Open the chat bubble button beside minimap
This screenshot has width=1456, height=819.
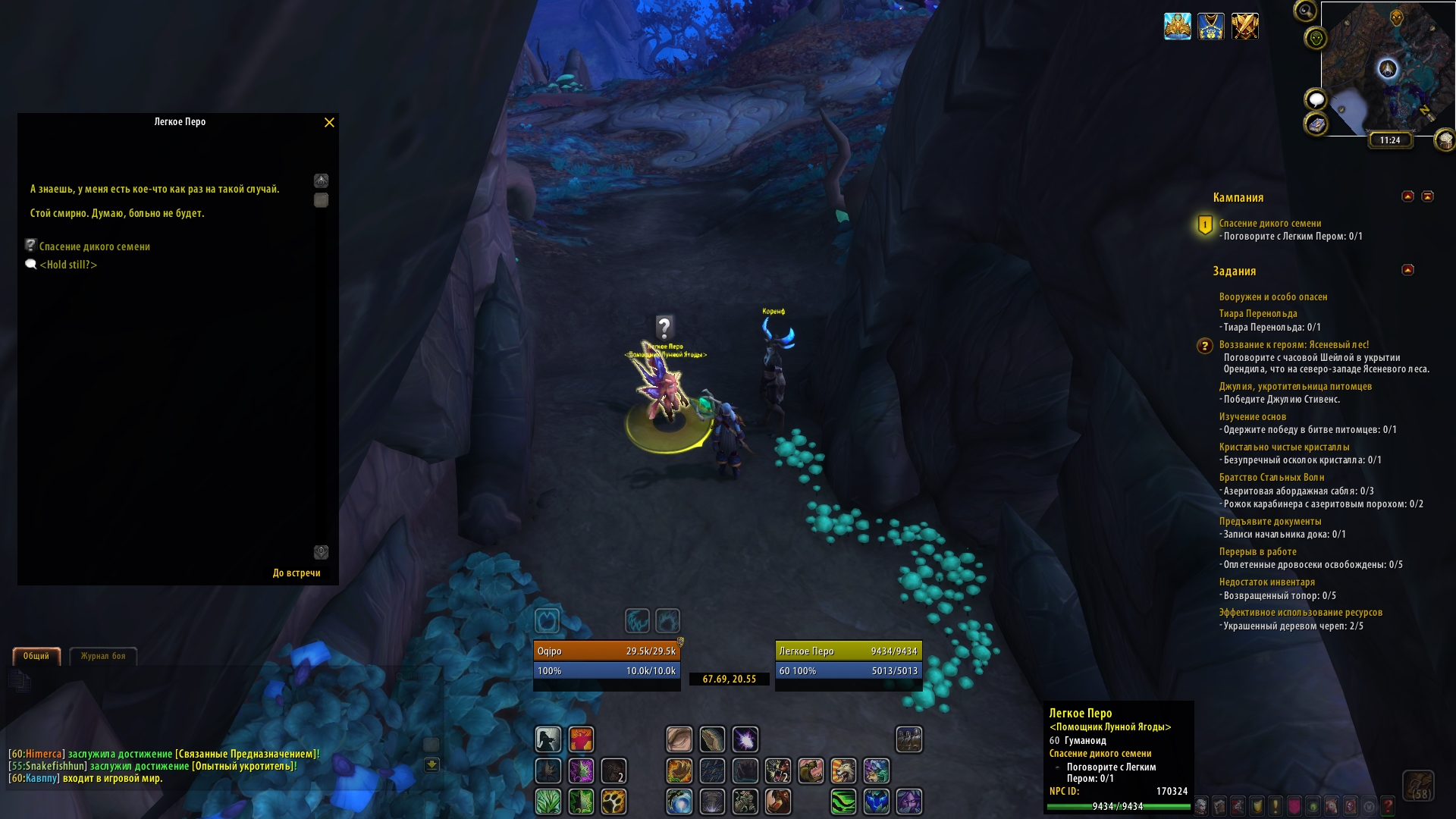tap(1316, 99)
